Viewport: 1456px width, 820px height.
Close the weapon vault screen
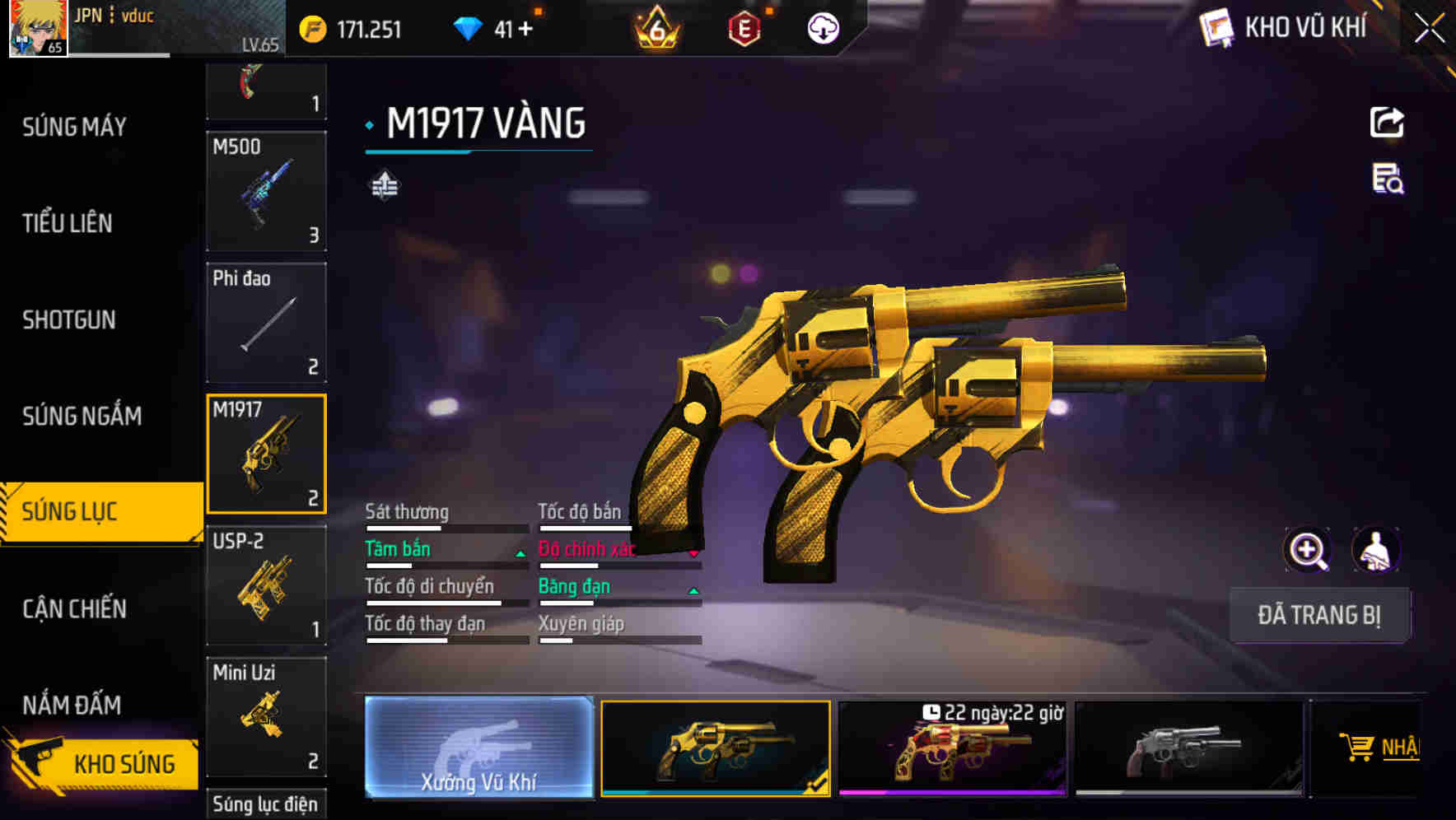[1430, 29]
